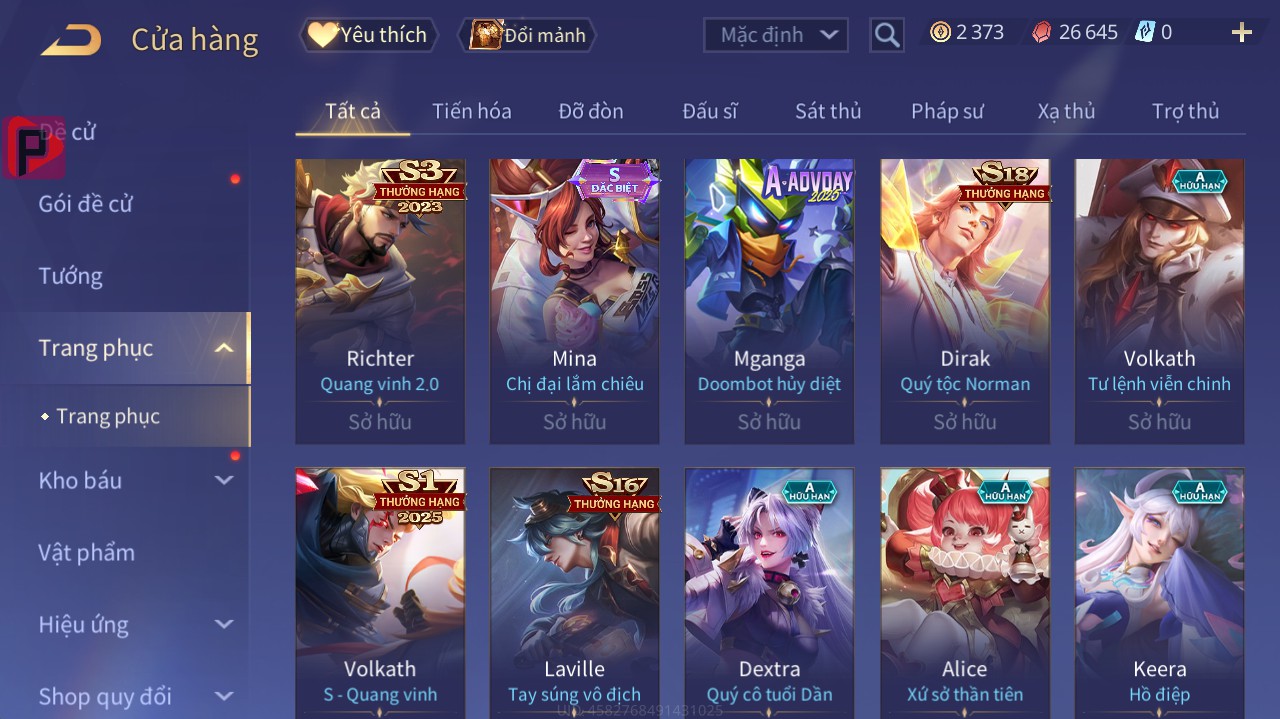Show the Sát thủ skins tab
1280x719 pixels.
[828, 111]
